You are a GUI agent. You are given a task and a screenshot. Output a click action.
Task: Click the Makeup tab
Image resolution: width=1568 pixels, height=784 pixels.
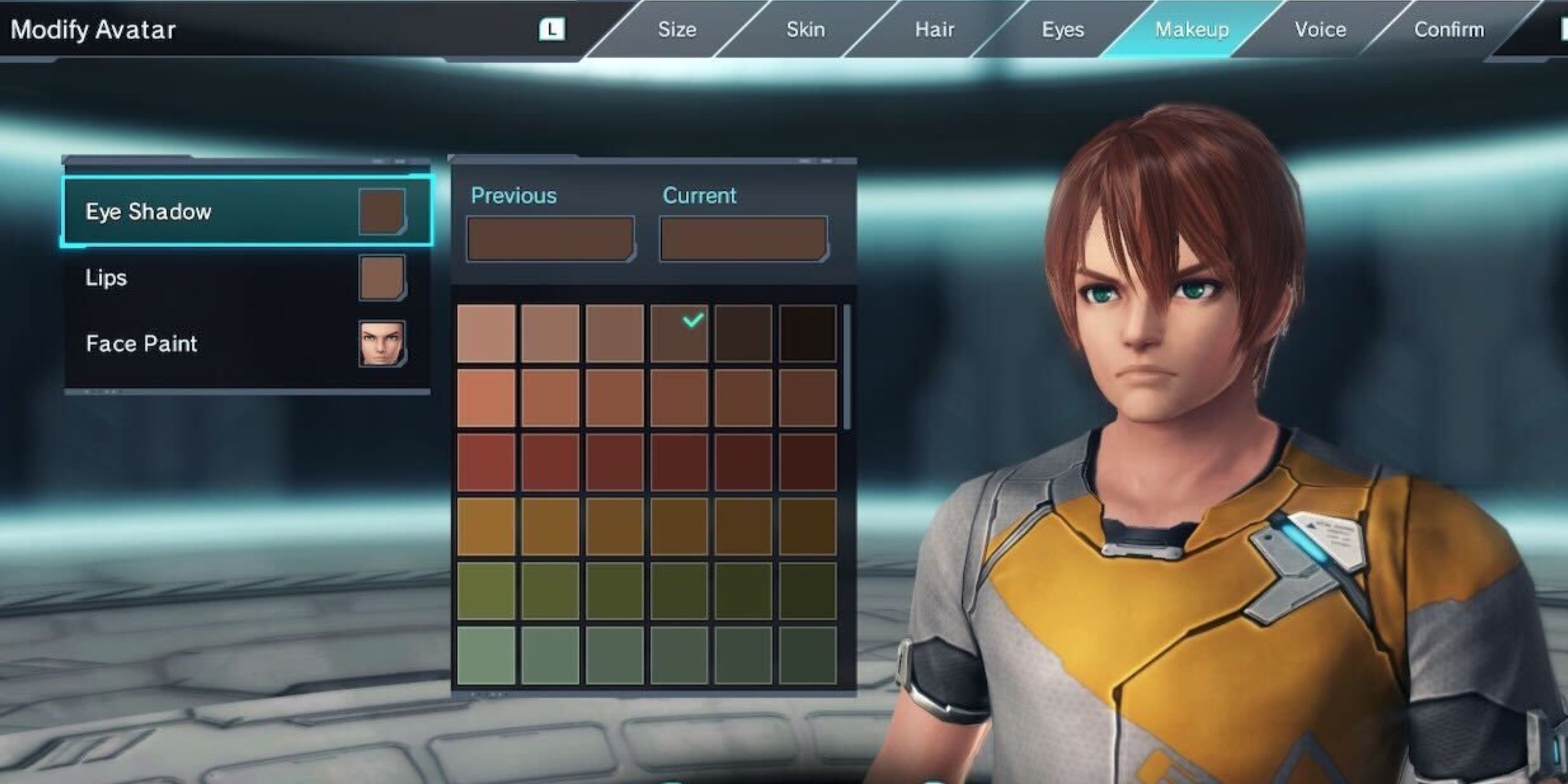[x=1191, y=30]
